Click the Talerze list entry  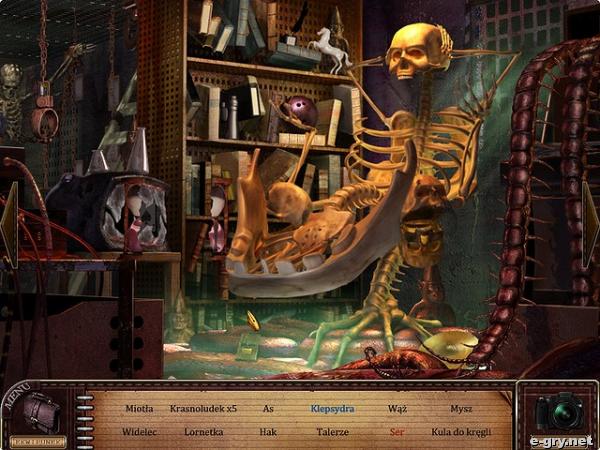332,432
